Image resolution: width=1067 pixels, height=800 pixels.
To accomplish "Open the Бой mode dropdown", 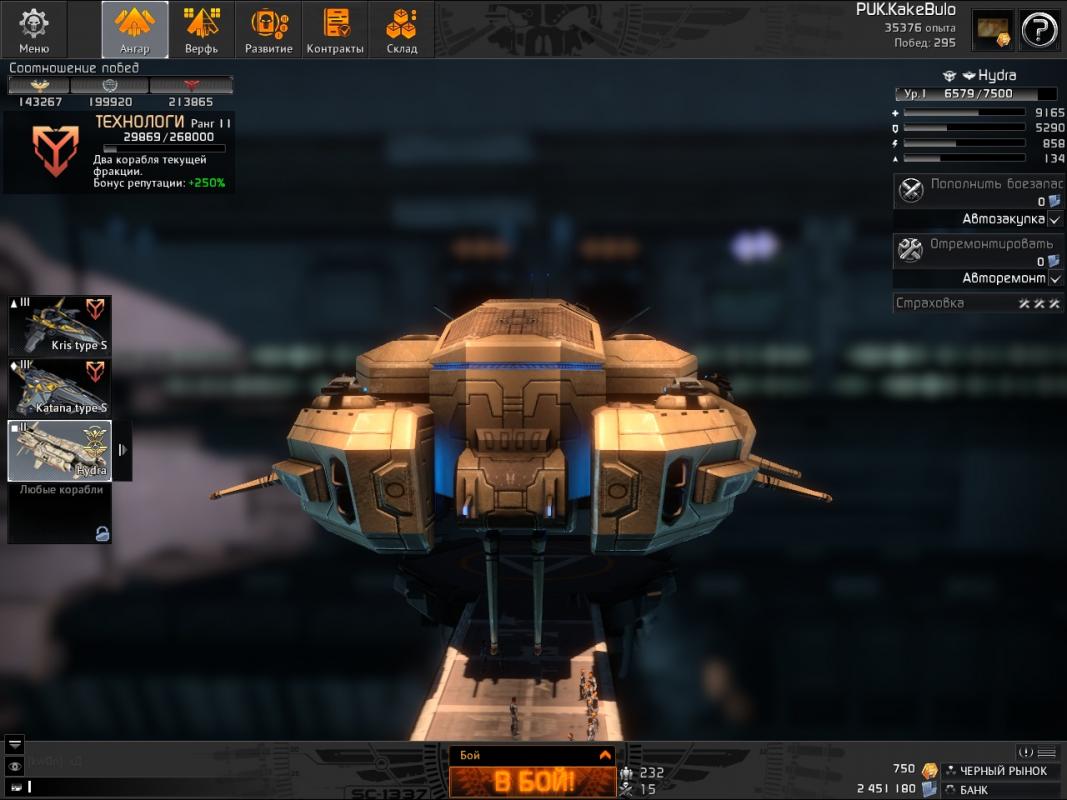I will tap(603, 756).
